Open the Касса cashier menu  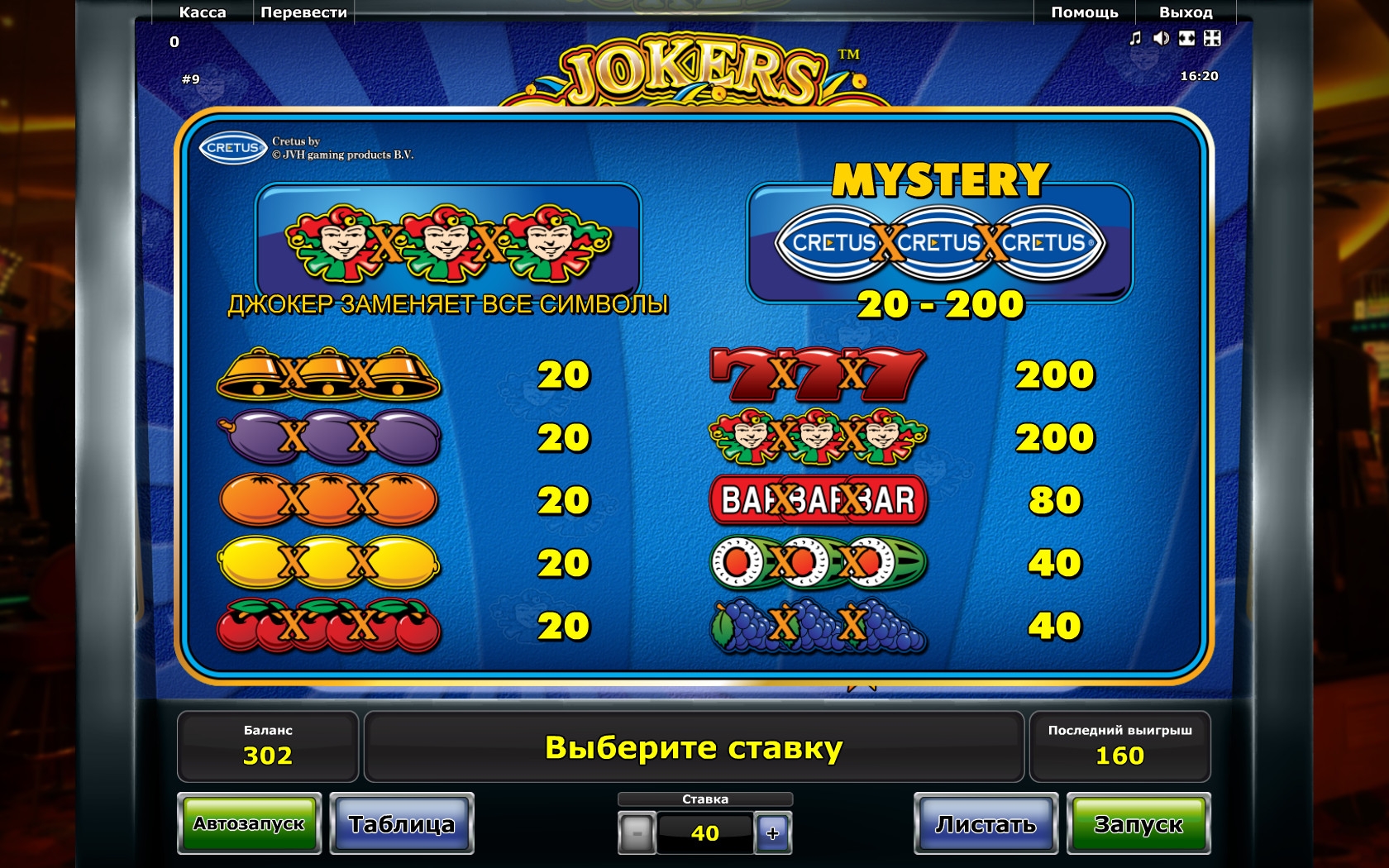pyautogui.click(x=203, y=12)
